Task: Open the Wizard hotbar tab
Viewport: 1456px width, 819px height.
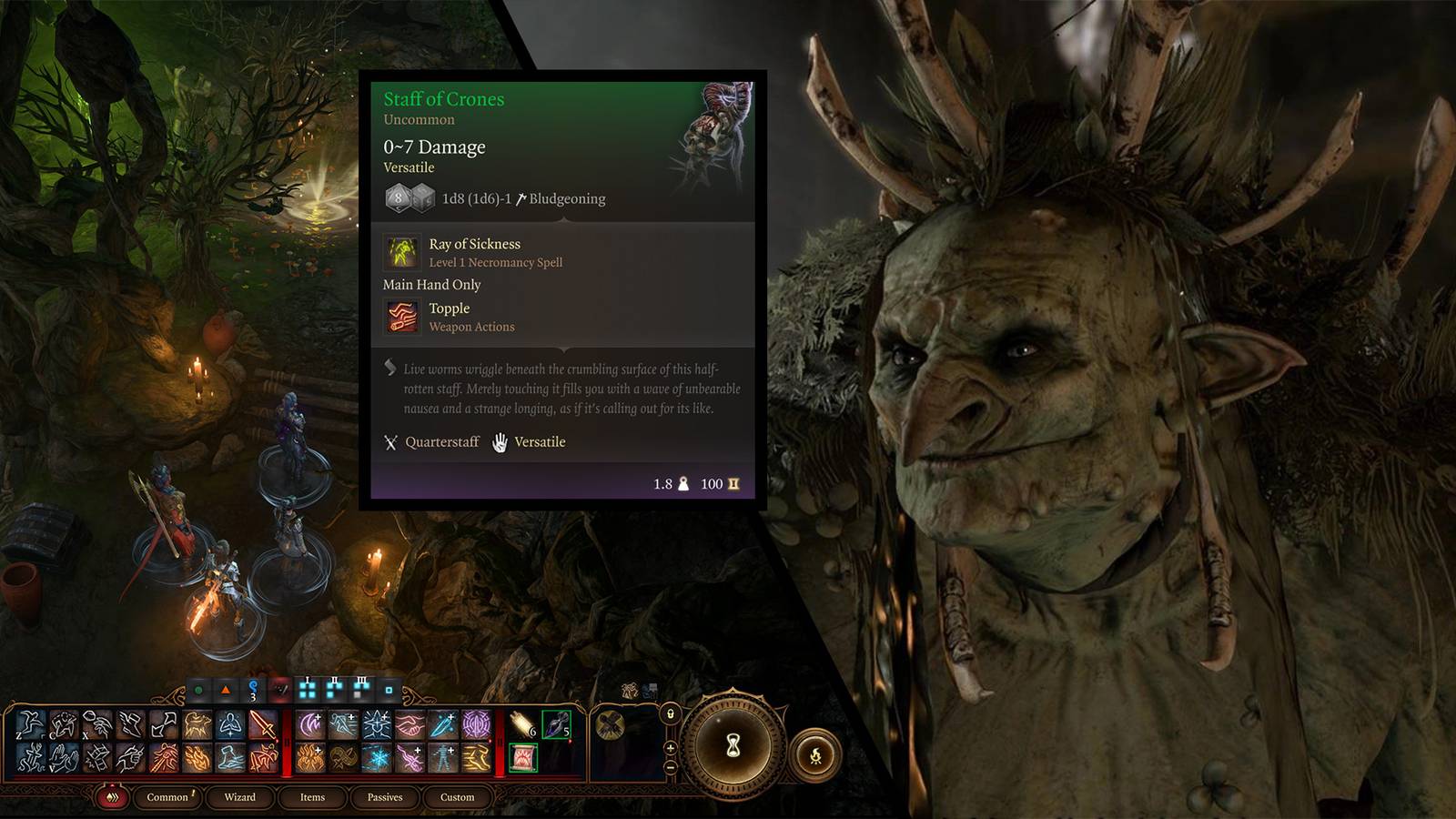Action: [x=240, y=797]
